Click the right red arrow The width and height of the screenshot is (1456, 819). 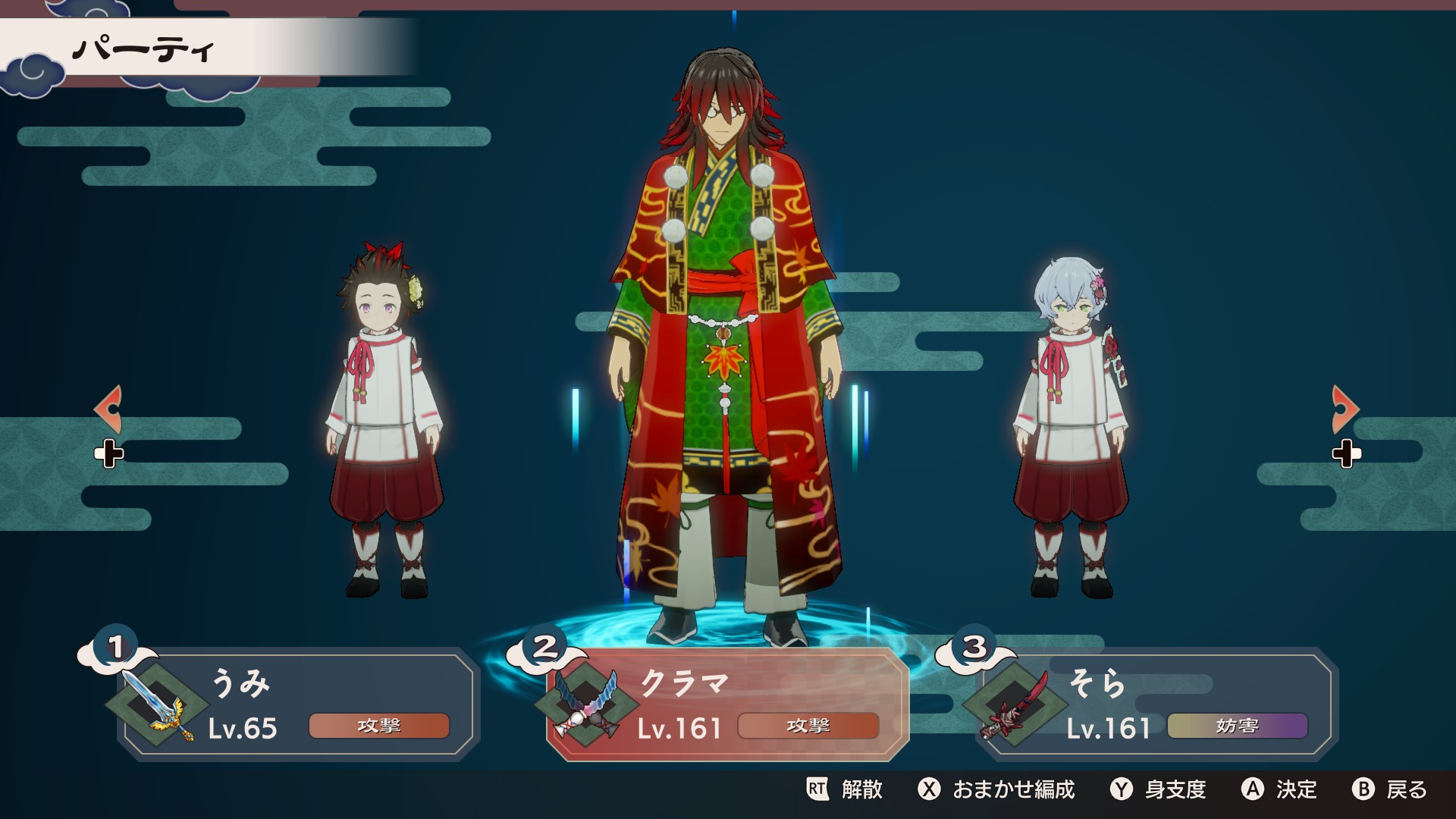pos(1345,409)
